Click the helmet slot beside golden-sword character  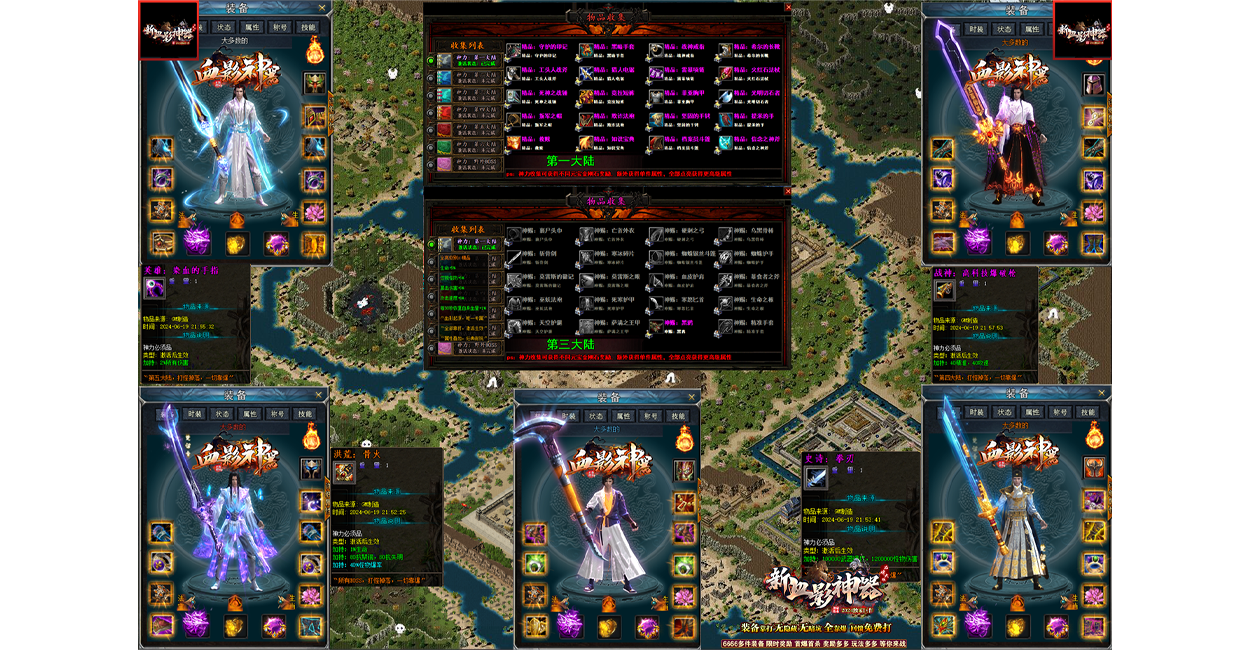click(x=1094, y=466)
